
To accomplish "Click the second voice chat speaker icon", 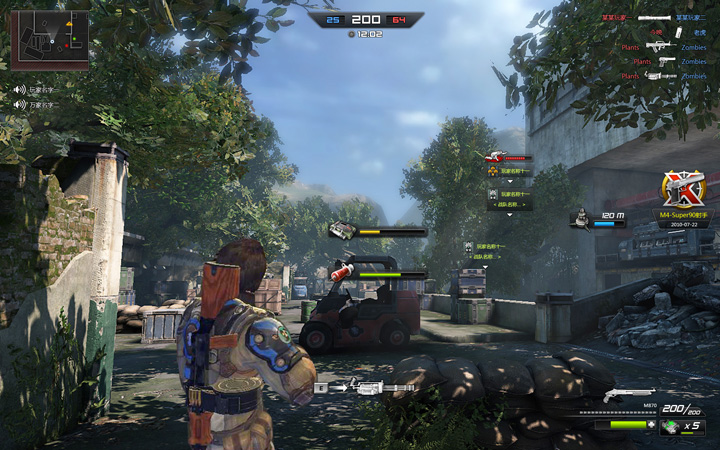I will [18, 104].
